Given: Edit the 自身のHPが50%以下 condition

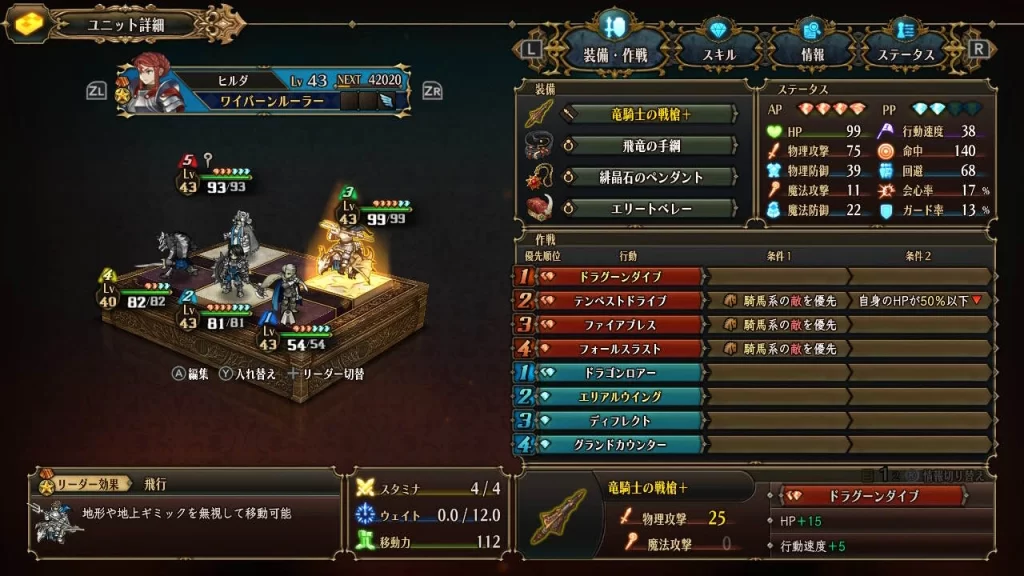Looking at the screenshot, I should point(920,300).
